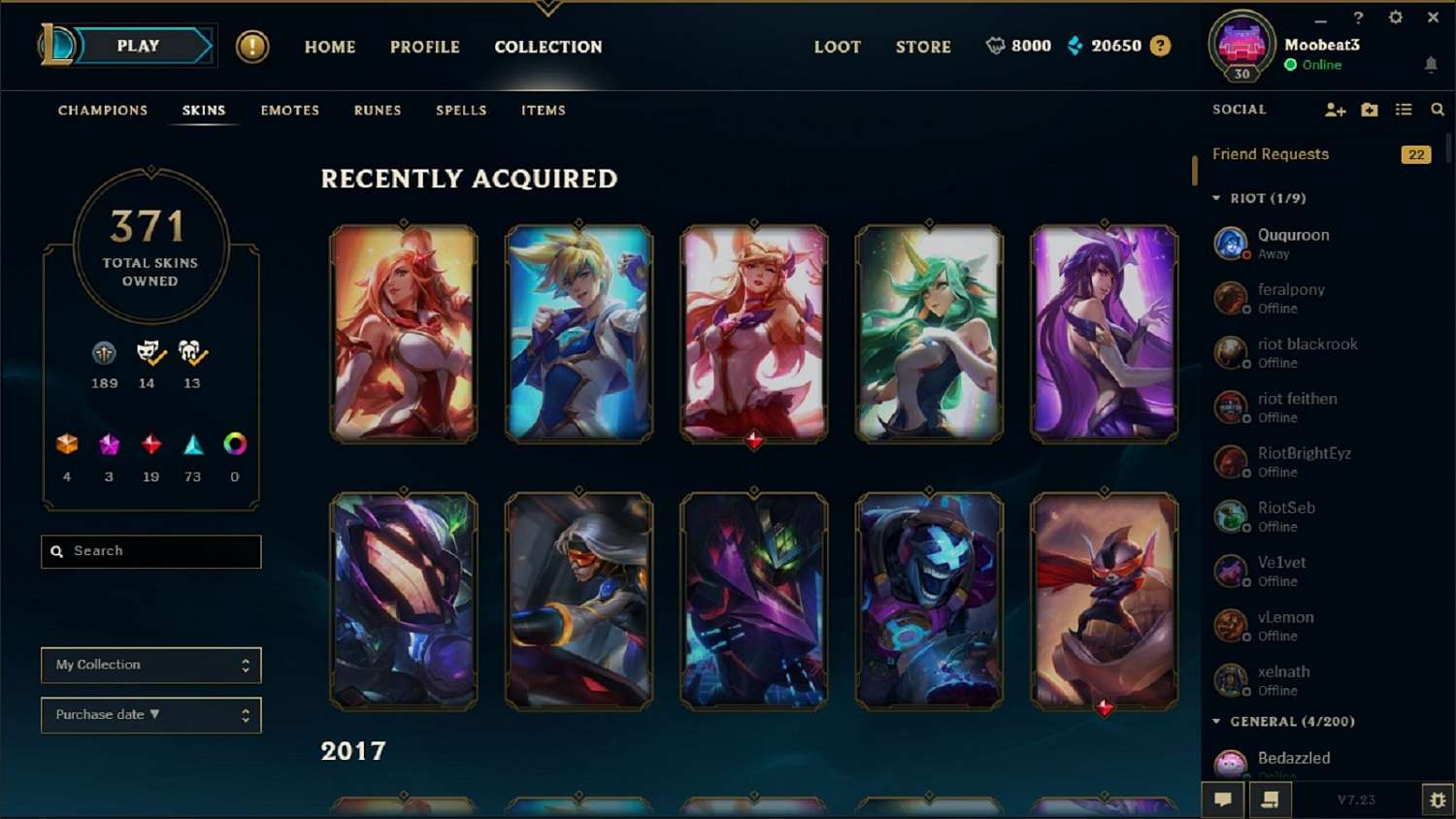Create a new friend group folder
The width and height of the screenshot is (1456, 819).
(x=1369, y=110)
